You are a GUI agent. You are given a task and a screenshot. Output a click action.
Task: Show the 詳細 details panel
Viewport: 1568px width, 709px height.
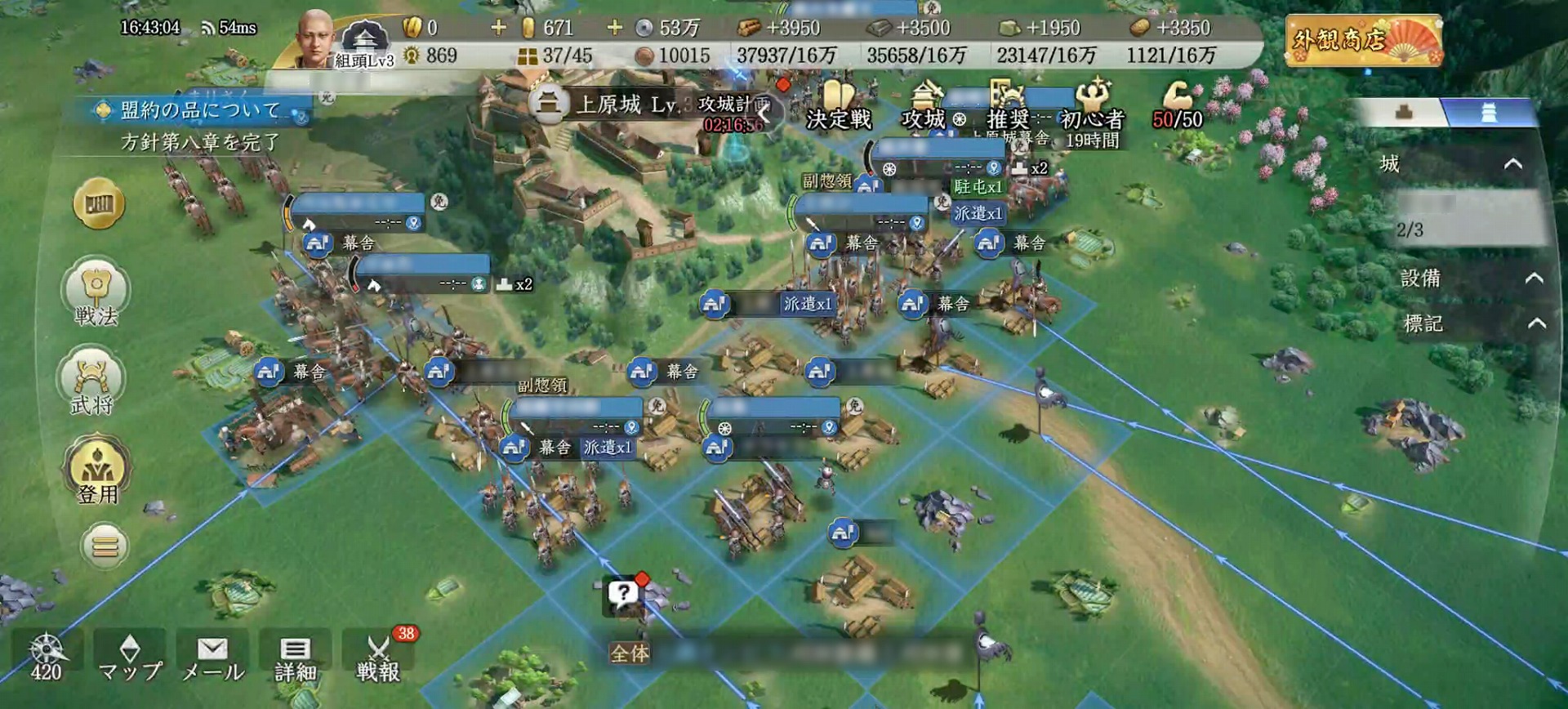point(295,658)
